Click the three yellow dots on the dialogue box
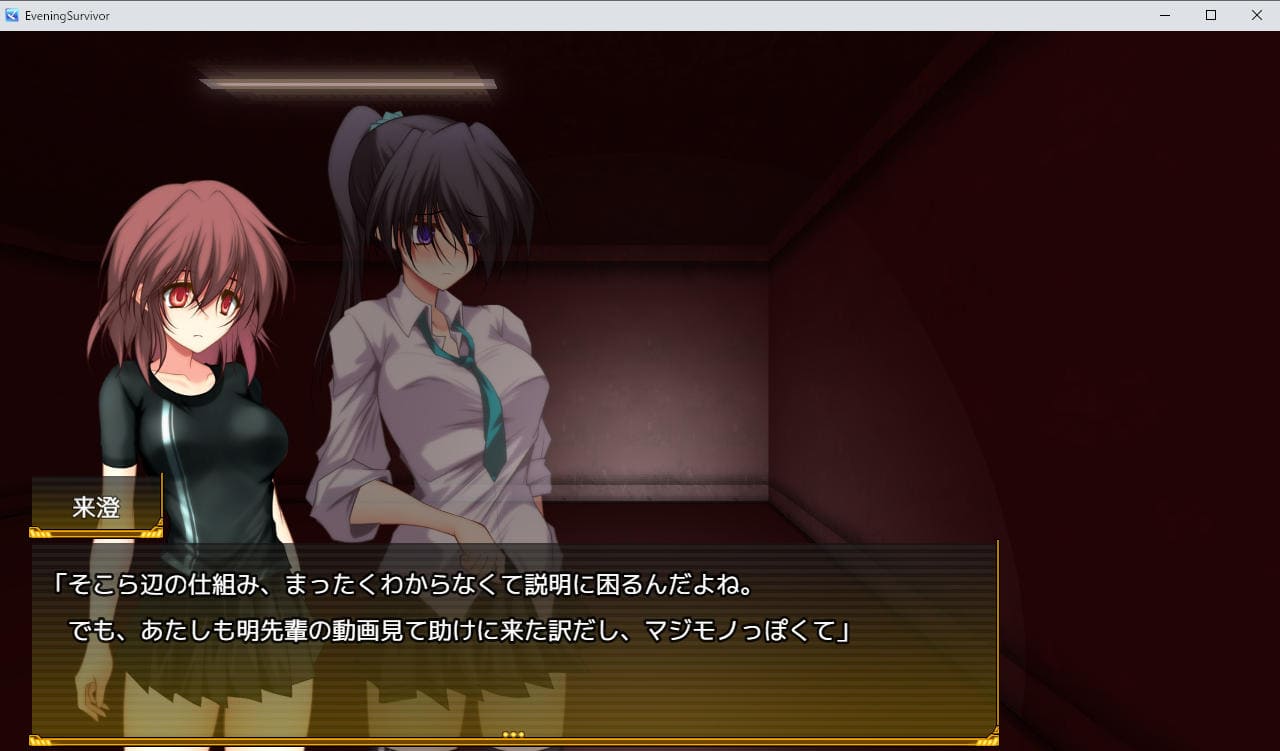Viewport: 1280px width, 751px height. [x=513, y=734]
